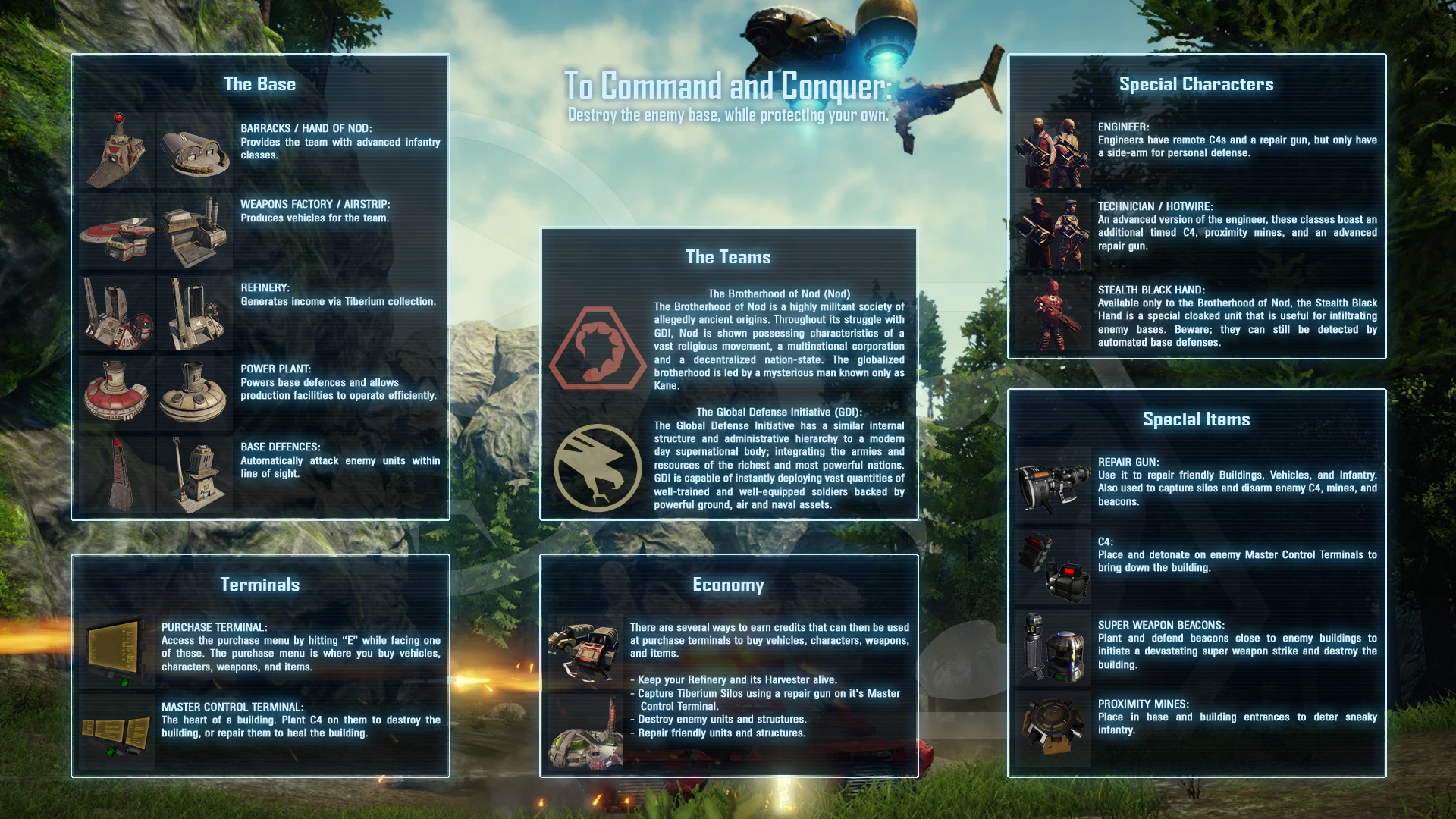Switch to the Economy panel
Image resolution: width=1456 pixels, height=819 pixels.
(728, 584)
